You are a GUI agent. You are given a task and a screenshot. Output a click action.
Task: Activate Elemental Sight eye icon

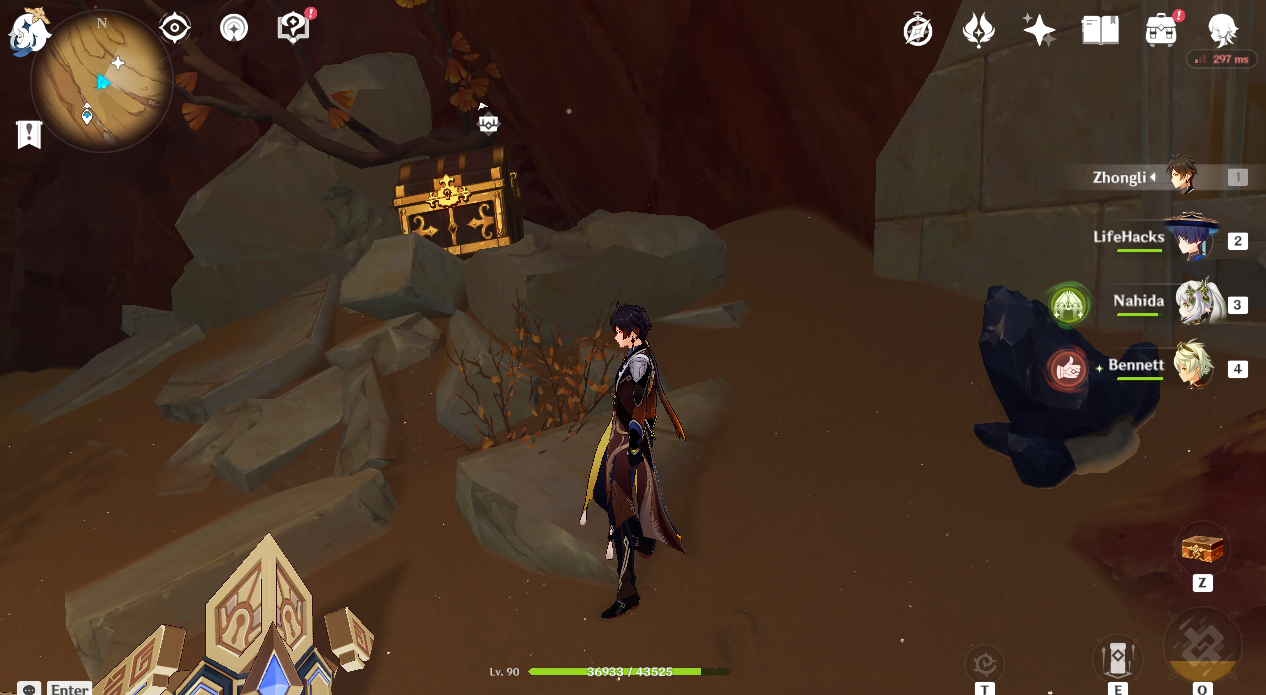pos(175,28)
